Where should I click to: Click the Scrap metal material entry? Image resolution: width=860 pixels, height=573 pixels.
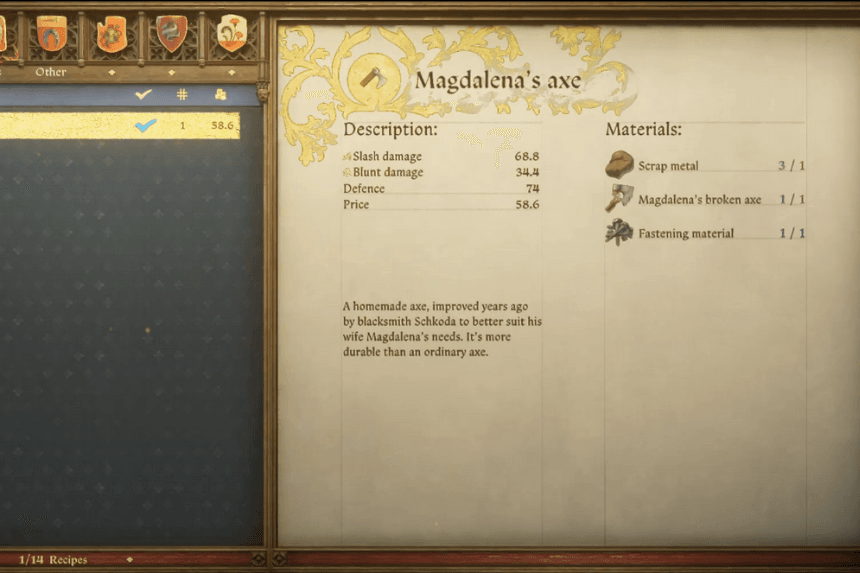[x=668, y=166]
